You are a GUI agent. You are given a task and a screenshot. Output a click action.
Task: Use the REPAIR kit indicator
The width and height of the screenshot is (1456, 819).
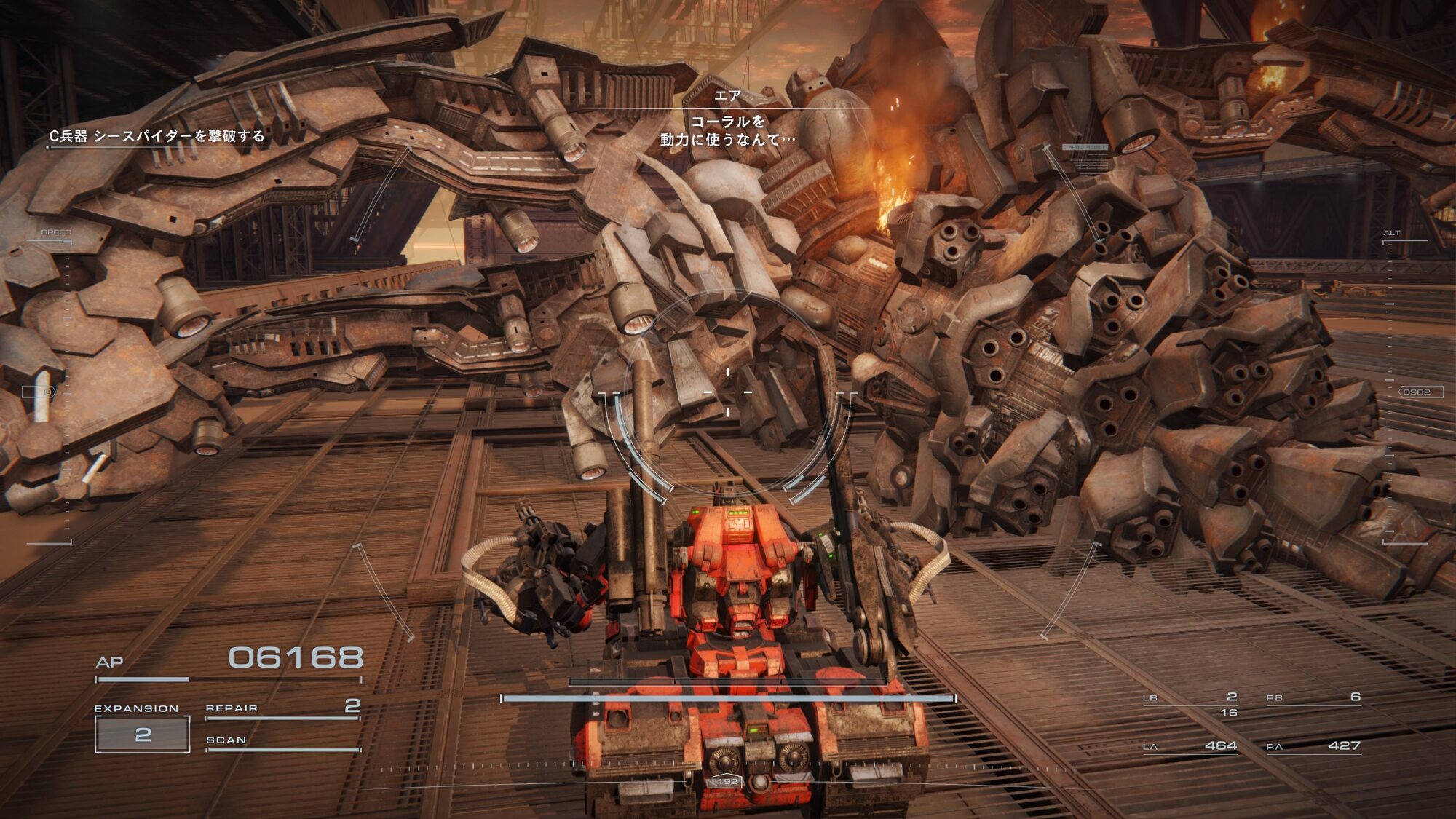click(282, 708)
